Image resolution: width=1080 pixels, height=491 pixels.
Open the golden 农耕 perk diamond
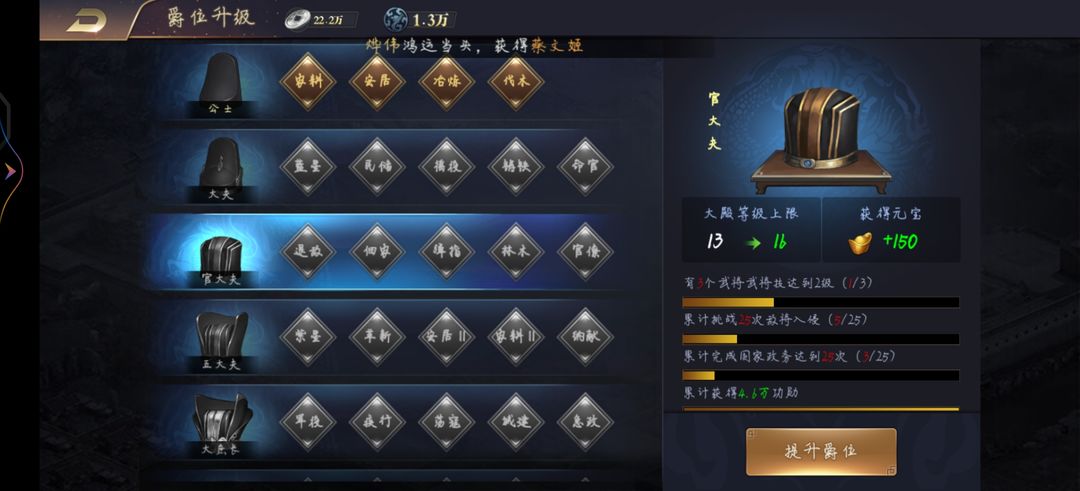tap(308, 82)
